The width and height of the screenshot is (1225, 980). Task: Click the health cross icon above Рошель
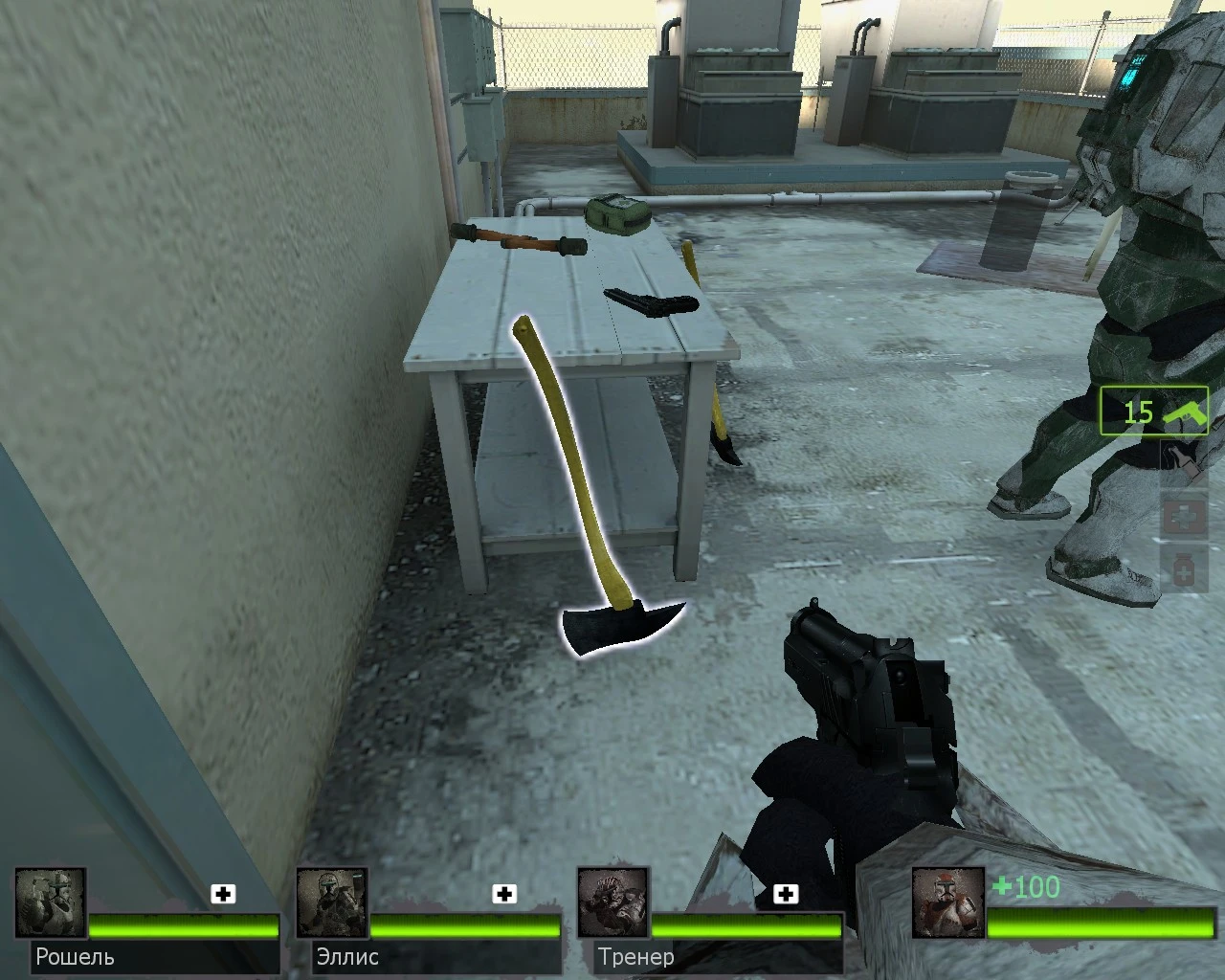[224, 895]
